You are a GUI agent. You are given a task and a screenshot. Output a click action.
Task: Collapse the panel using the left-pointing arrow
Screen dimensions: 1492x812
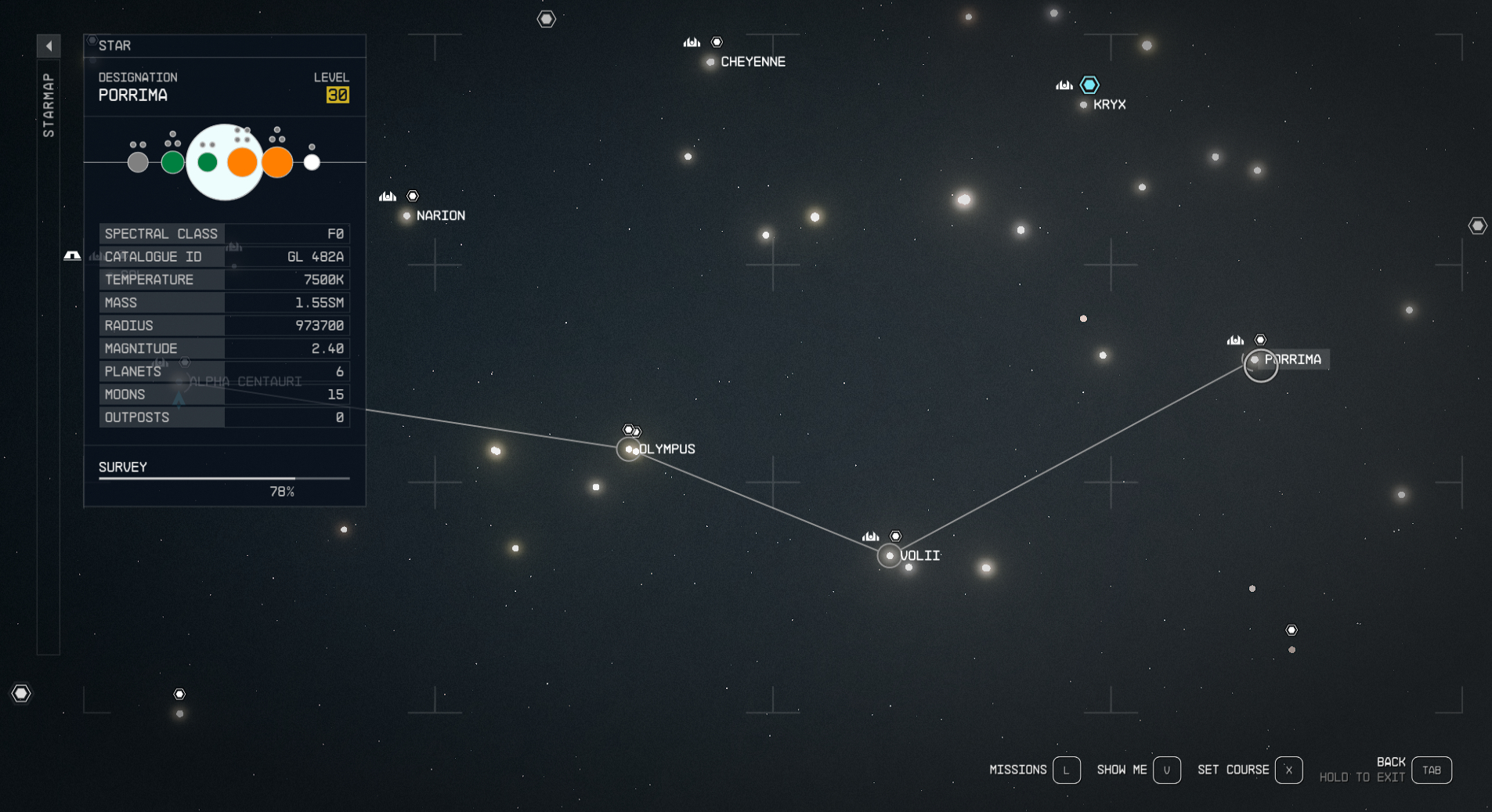(49, 45)
